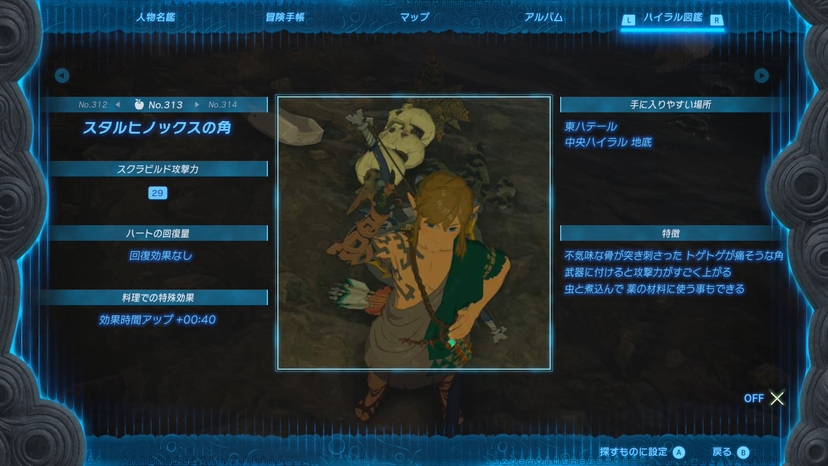Open the アルバム tab
The height and width of the screenshot is (466, 828).
coord(543,17)
